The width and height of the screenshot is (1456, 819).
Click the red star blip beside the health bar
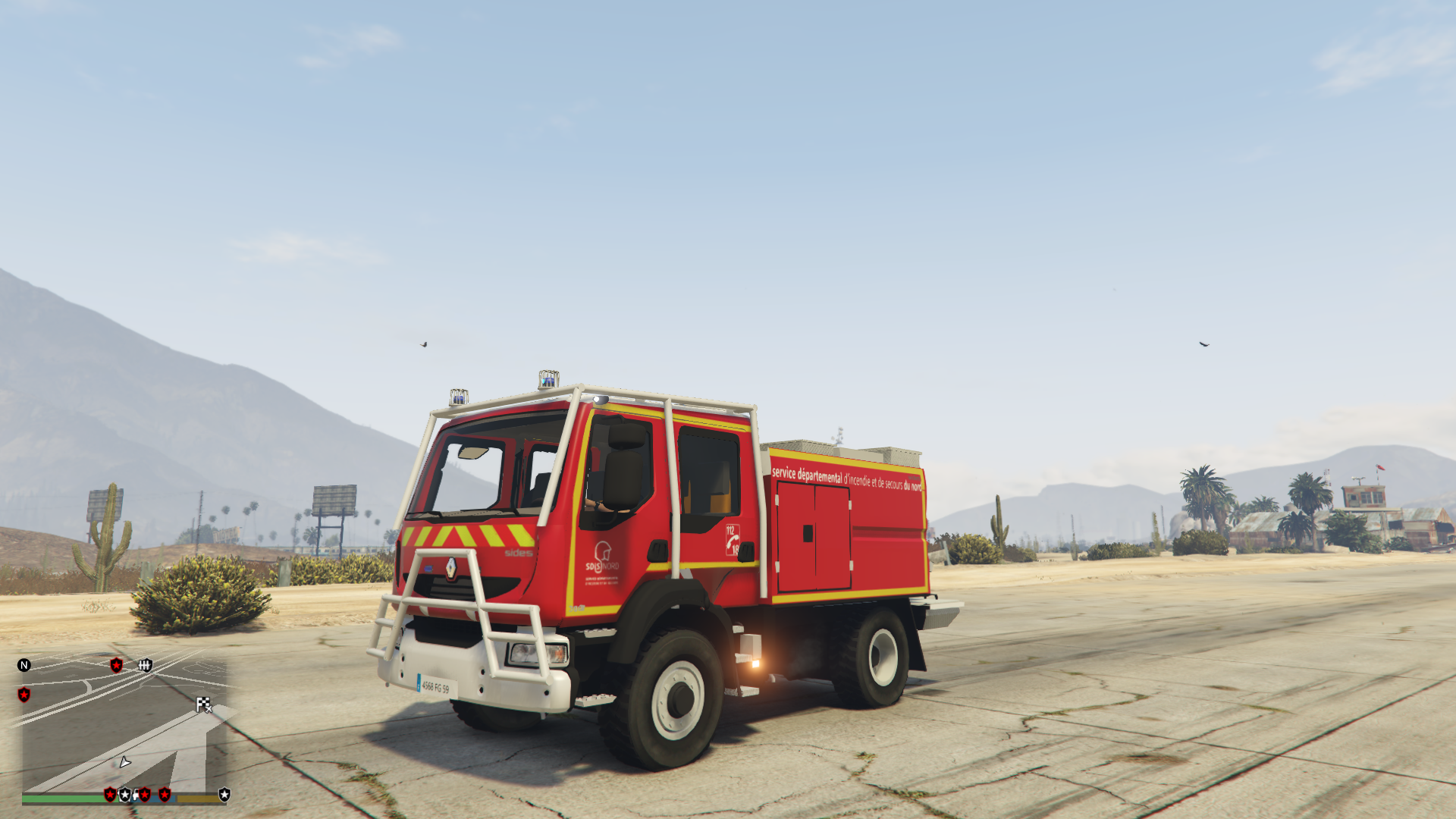click(x=111, y=795)
